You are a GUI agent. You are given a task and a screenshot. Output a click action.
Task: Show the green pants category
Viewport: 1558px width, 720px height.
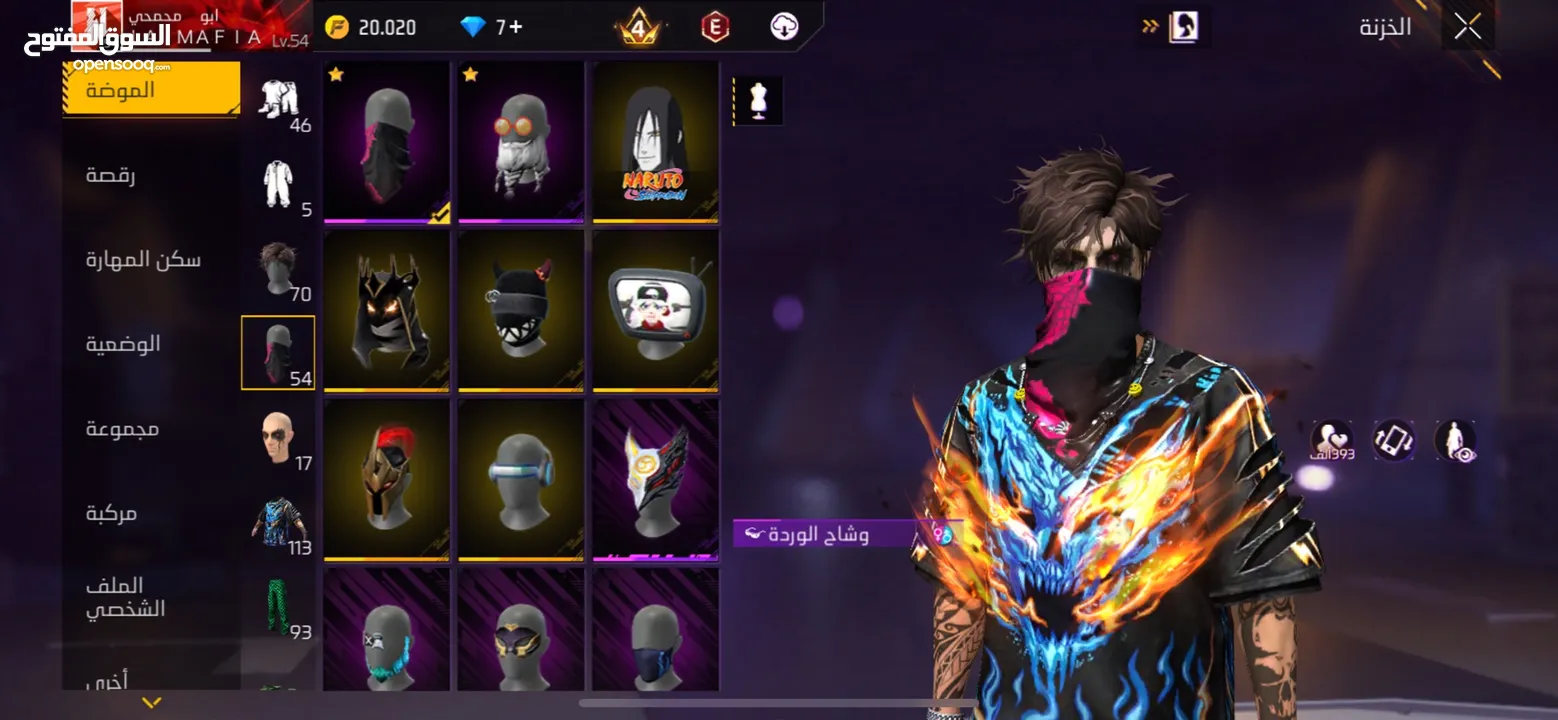(278, 606)
